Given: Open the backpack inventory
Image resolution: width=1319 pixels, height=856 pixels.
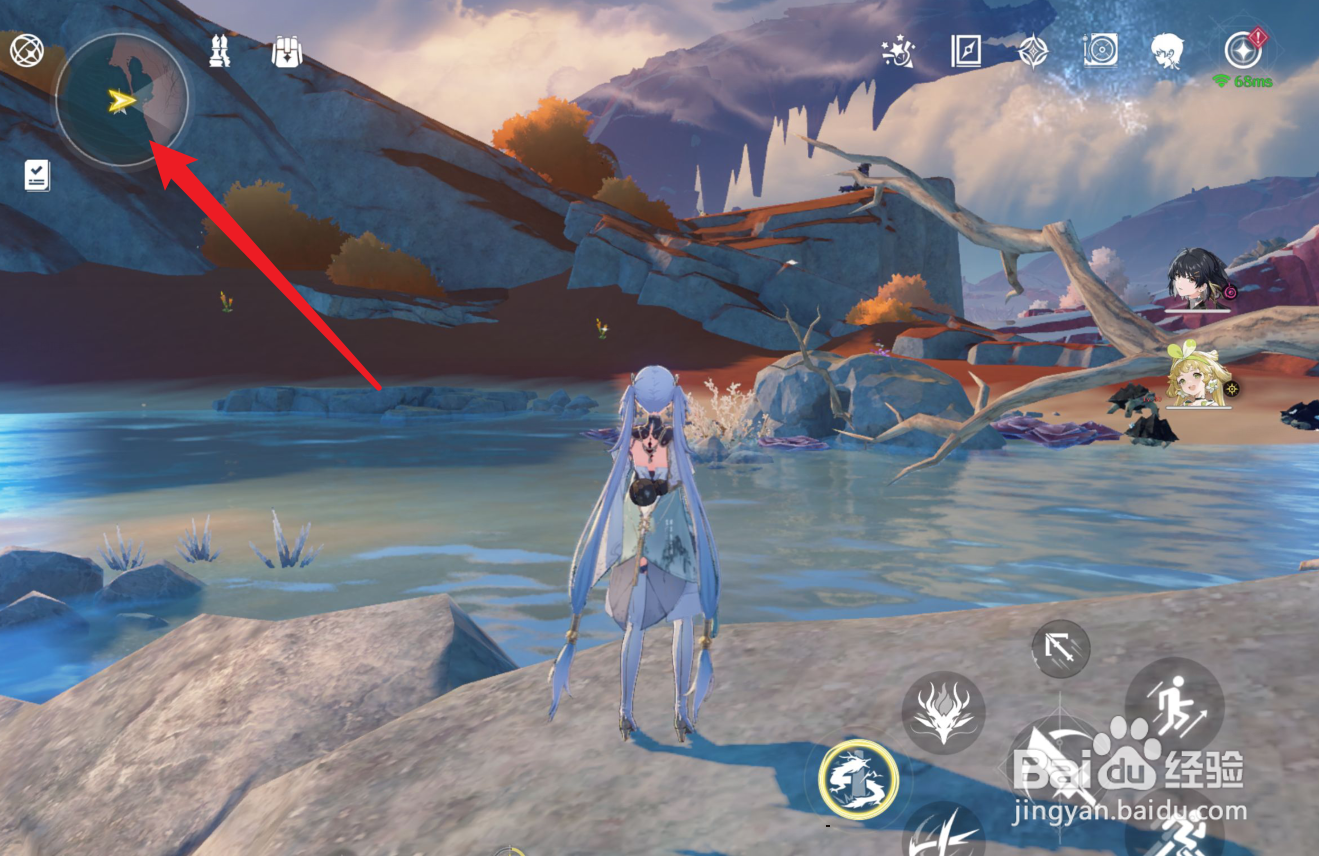Looking at the screenshot, I should (x=287, y=51).
